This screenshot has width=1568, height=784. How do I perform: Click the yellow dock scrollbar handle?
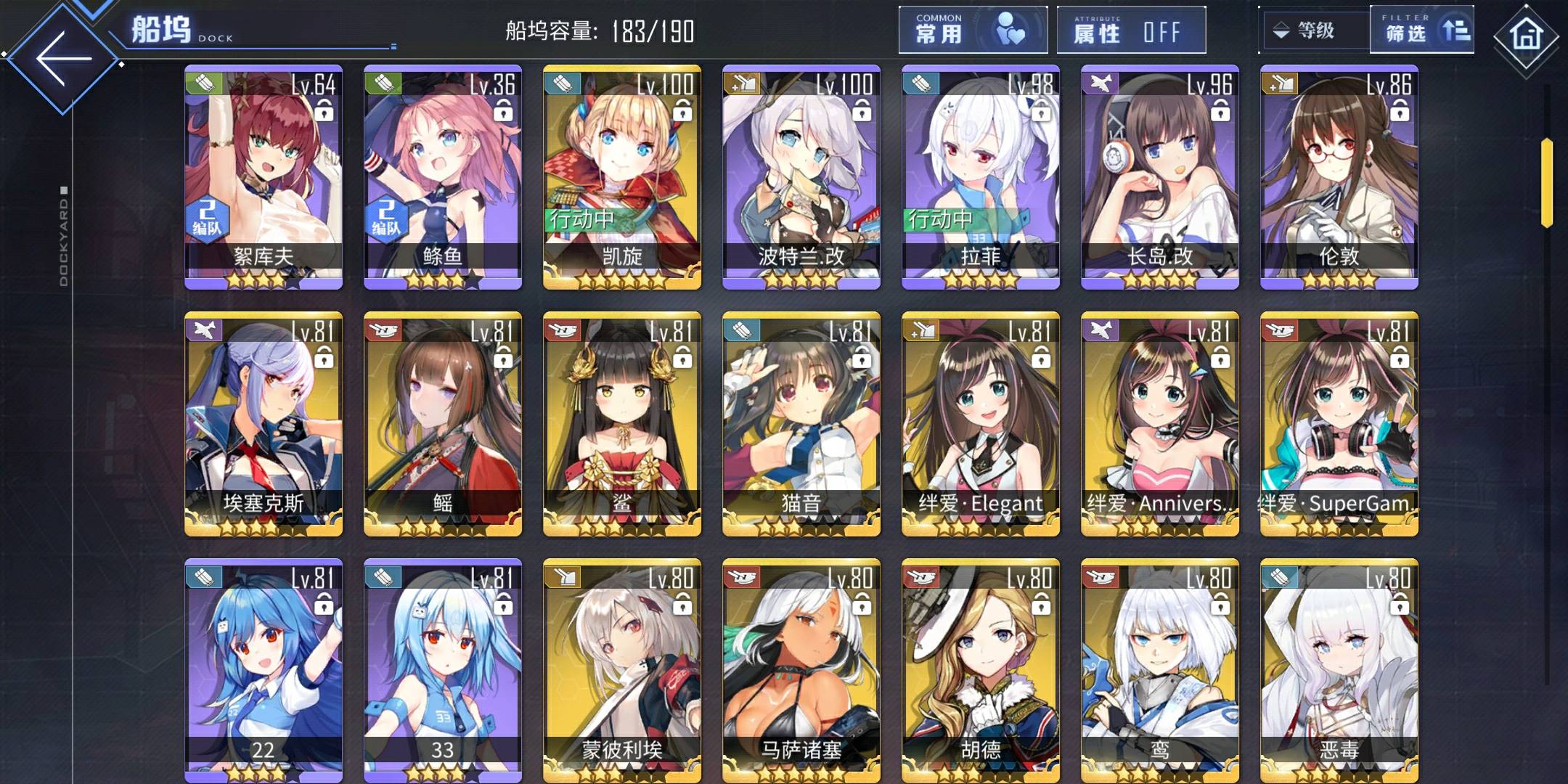pyautogui.click(x=1546, y=181)
